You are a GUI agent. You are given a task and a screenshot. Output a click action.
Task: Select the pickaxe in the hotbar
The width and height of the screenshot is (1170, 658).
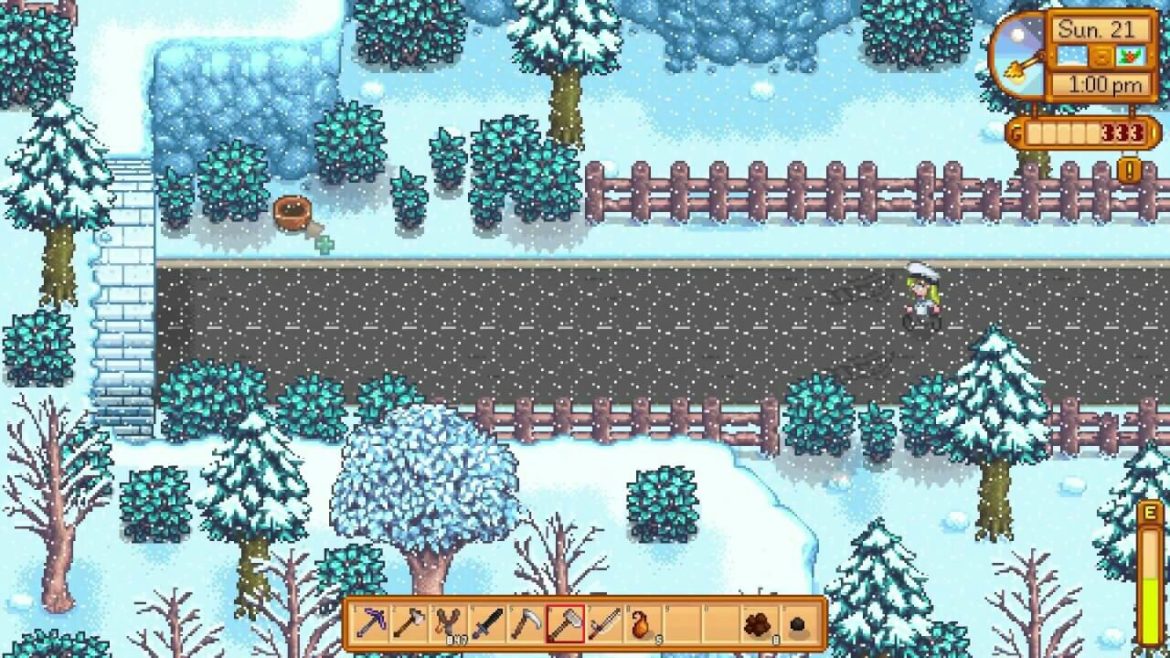tap(372, 624)
